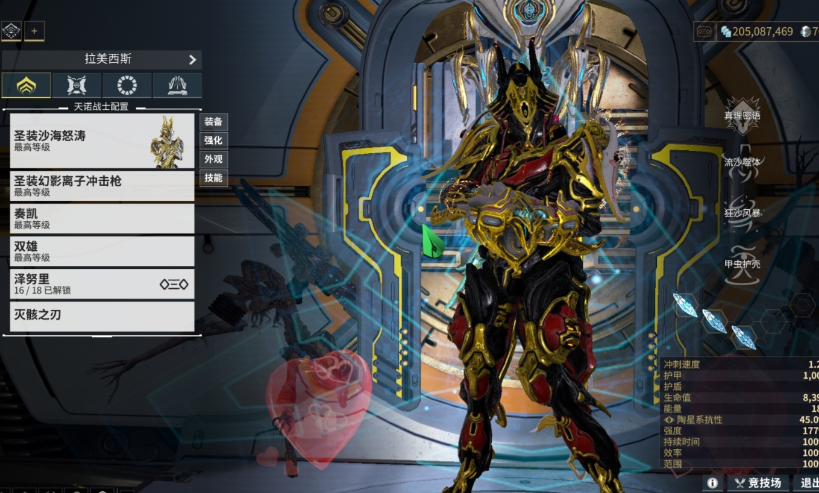This screenshot has width=819, height=493.
Task: Switch to the circular ring icon tab
Action: click(x=127, y=85)
